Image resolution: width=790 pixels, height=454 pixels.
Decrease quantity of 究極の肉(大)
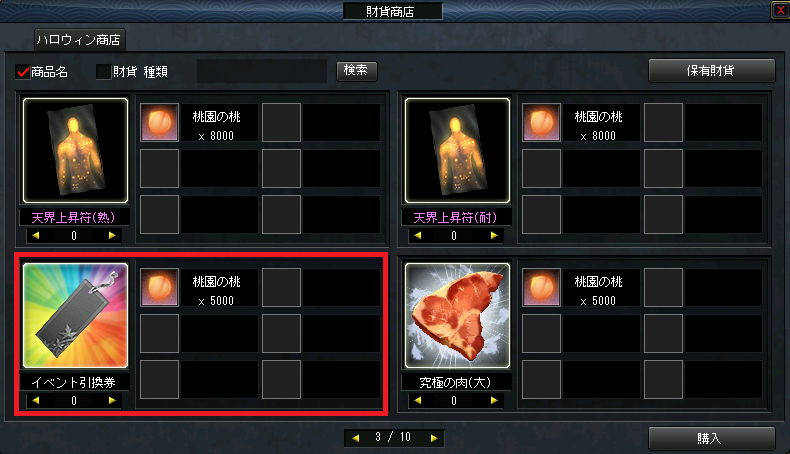point(420,401)
